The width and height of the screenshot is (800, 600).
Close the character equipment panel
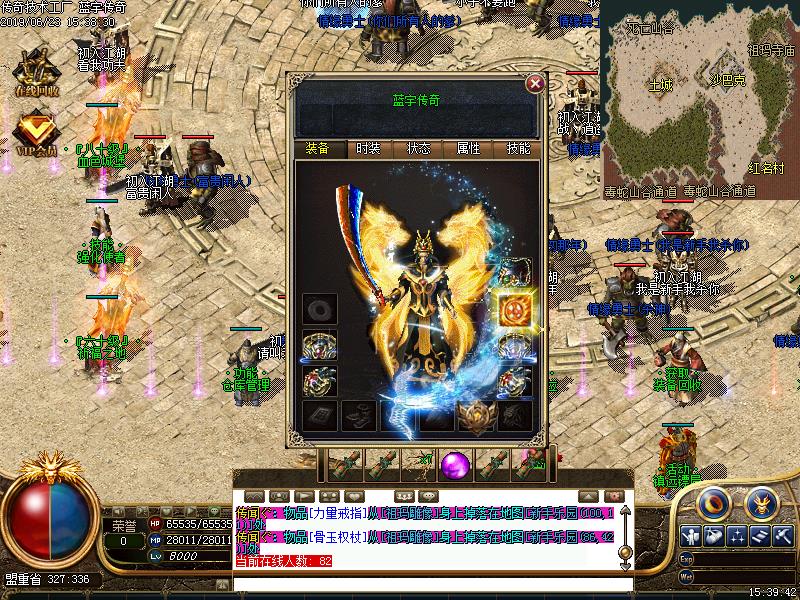point(535,84)
